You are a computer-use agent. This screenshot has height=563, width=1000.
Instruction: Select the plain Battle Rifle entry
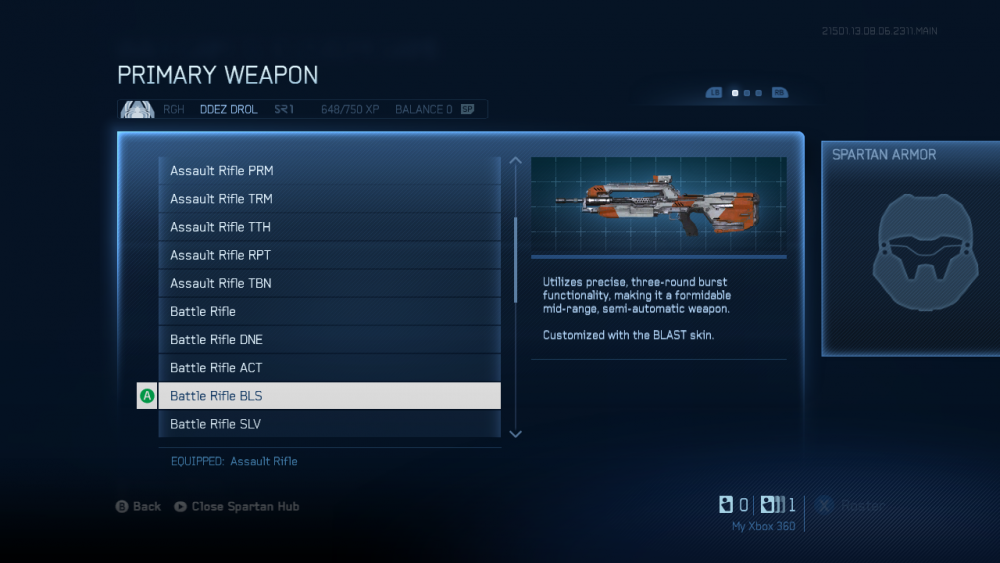pyautogui.click(x=329, y=311)
